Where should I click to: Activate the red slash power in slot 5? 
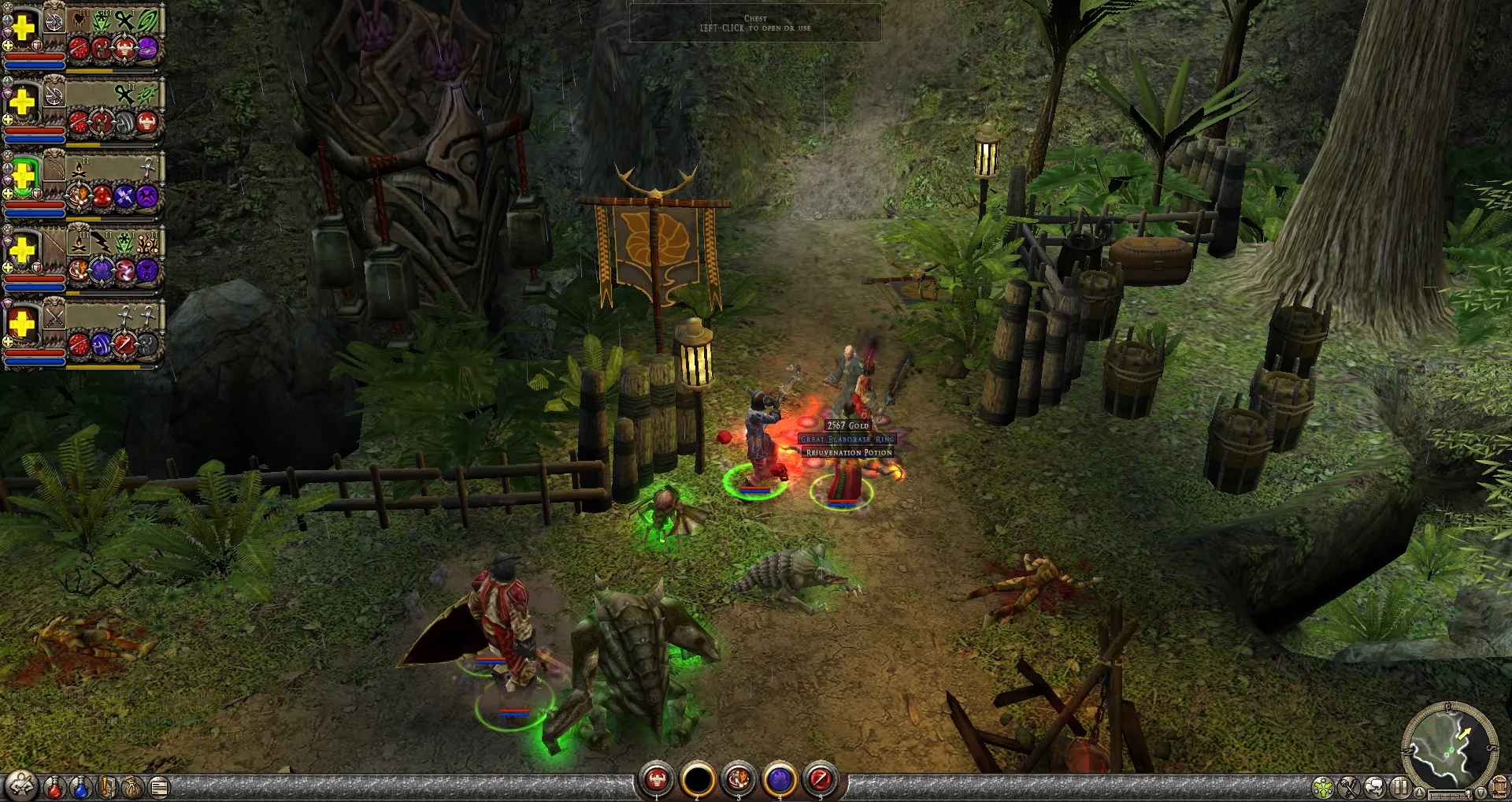pyautogui.click(x=820, y=780)
